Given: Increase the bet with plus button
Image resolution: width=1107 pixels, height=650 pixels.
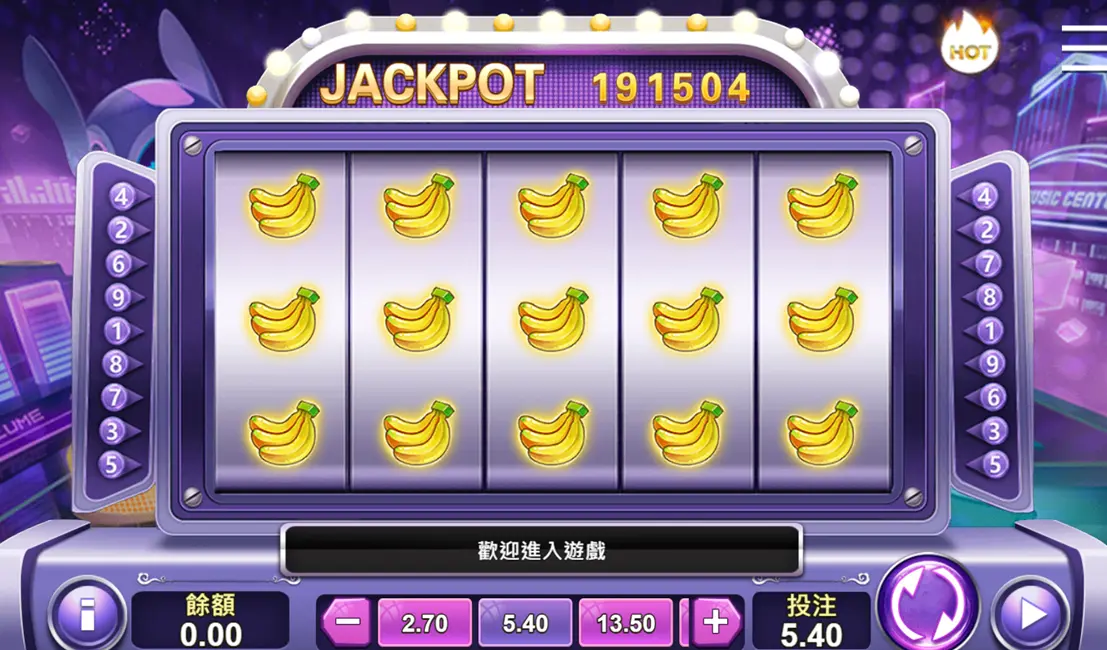Looking at the screenshot, I should tap(715, 622).
